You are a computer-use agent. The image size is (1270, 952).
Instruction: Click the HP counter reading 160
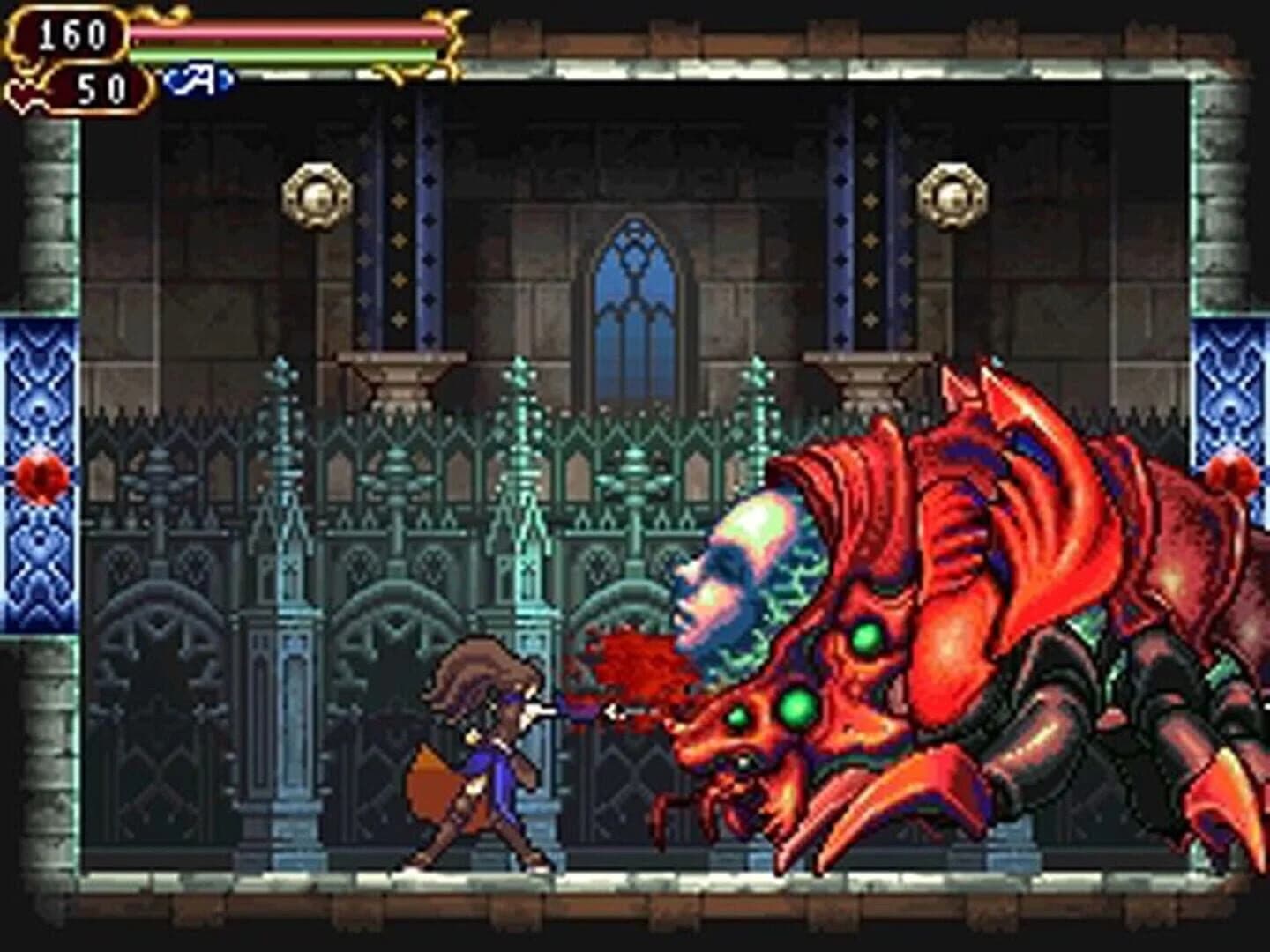[73, 33]
